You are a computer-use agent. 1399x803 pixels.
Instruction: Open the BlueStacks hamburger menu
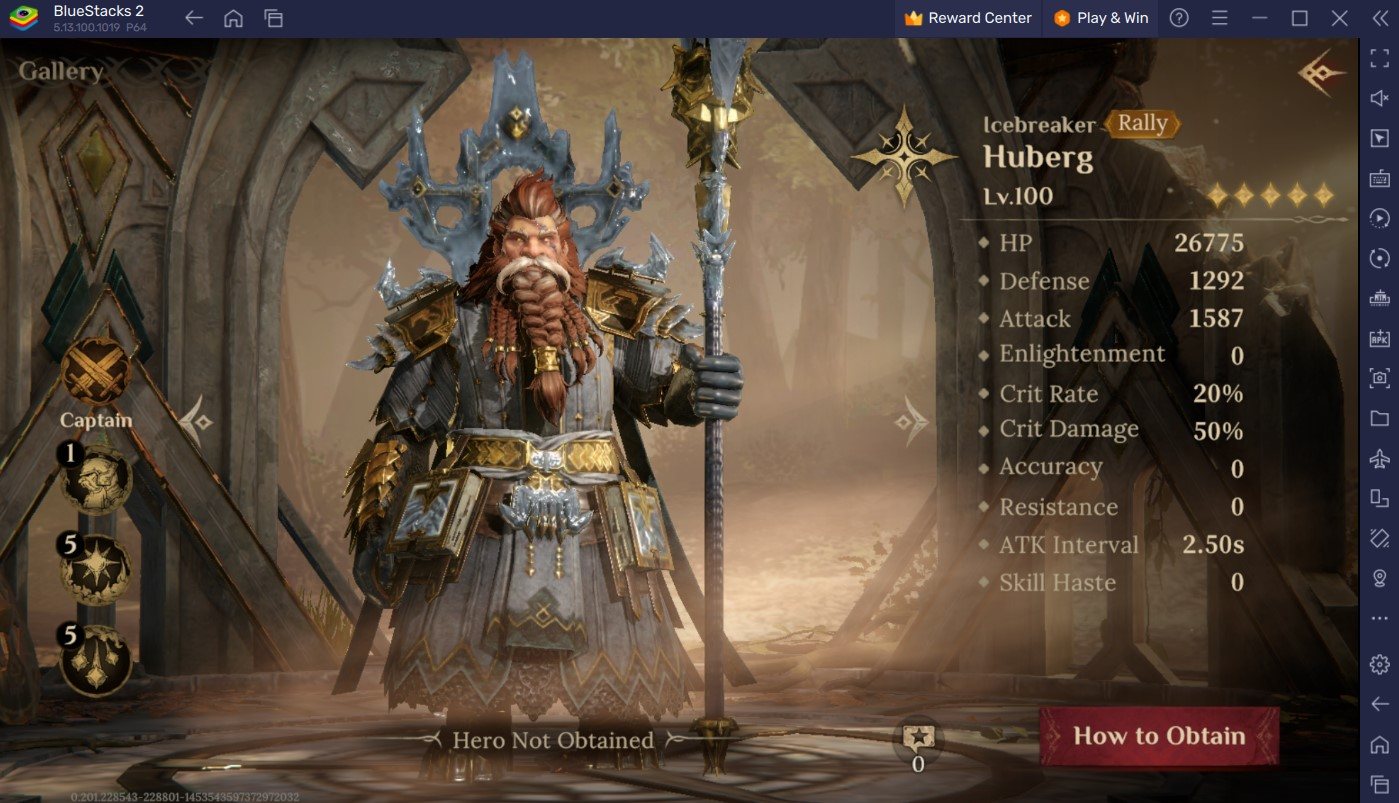point(1219,18)
